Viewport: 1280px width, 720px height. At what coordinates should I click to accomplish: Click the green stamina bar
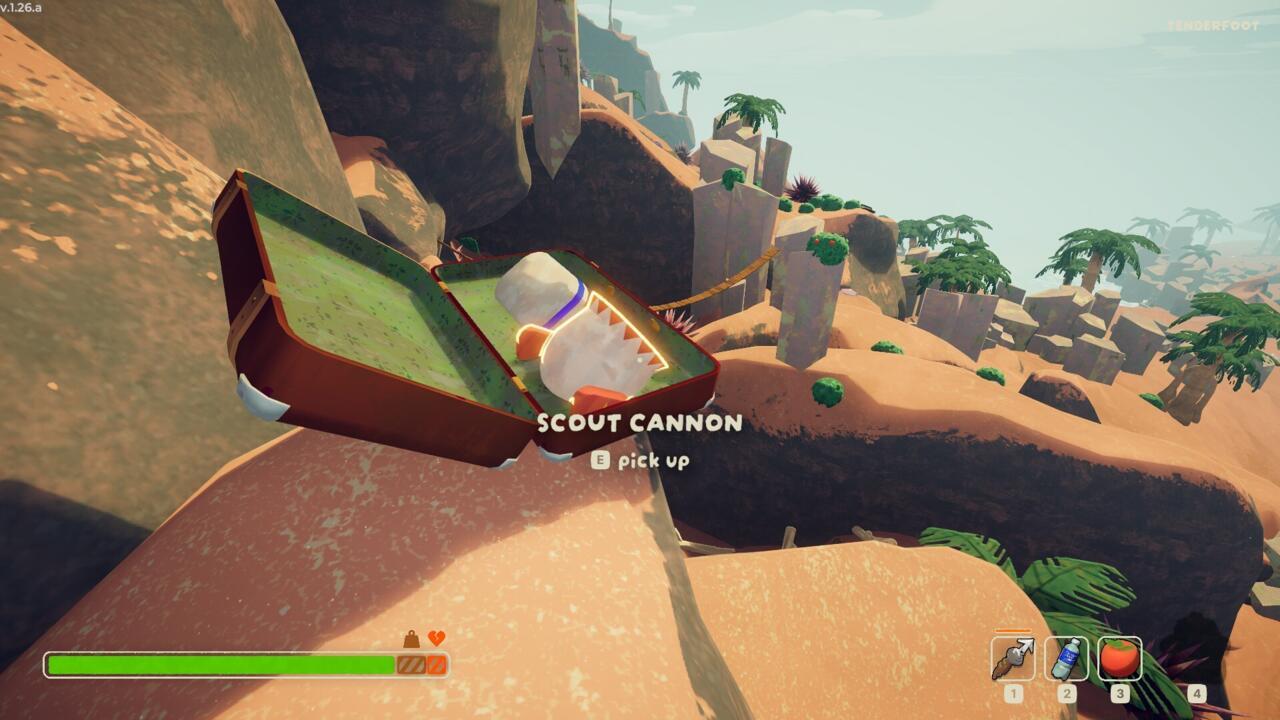(220, 663)
